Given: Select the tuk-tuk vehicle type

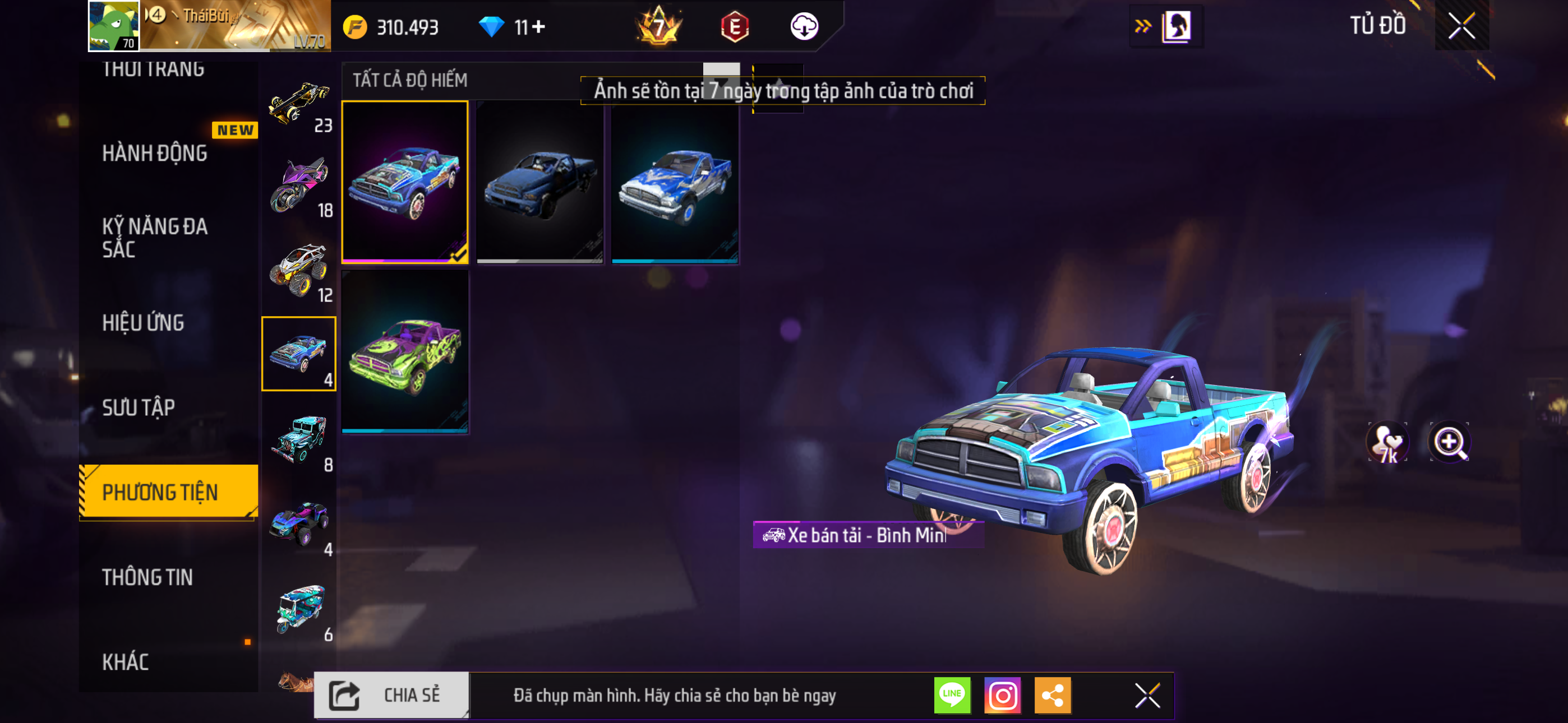Looking at the screenshot, I should pos(299,609).
